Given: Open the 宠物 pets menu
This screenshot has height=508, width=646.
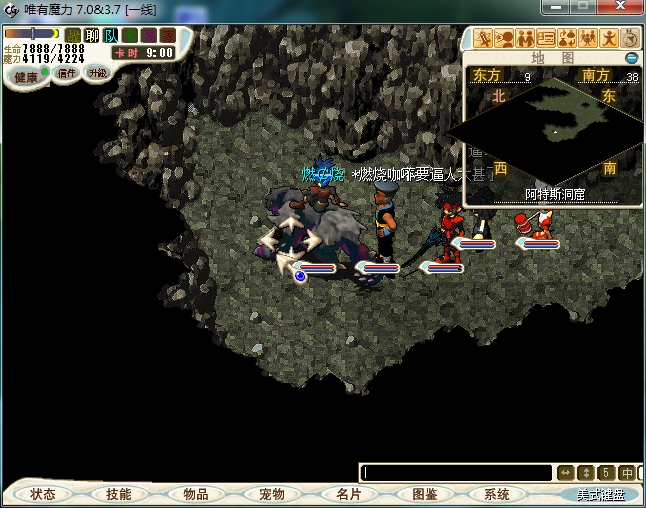Looking at the screenshot, I should [x=272, y=494].
